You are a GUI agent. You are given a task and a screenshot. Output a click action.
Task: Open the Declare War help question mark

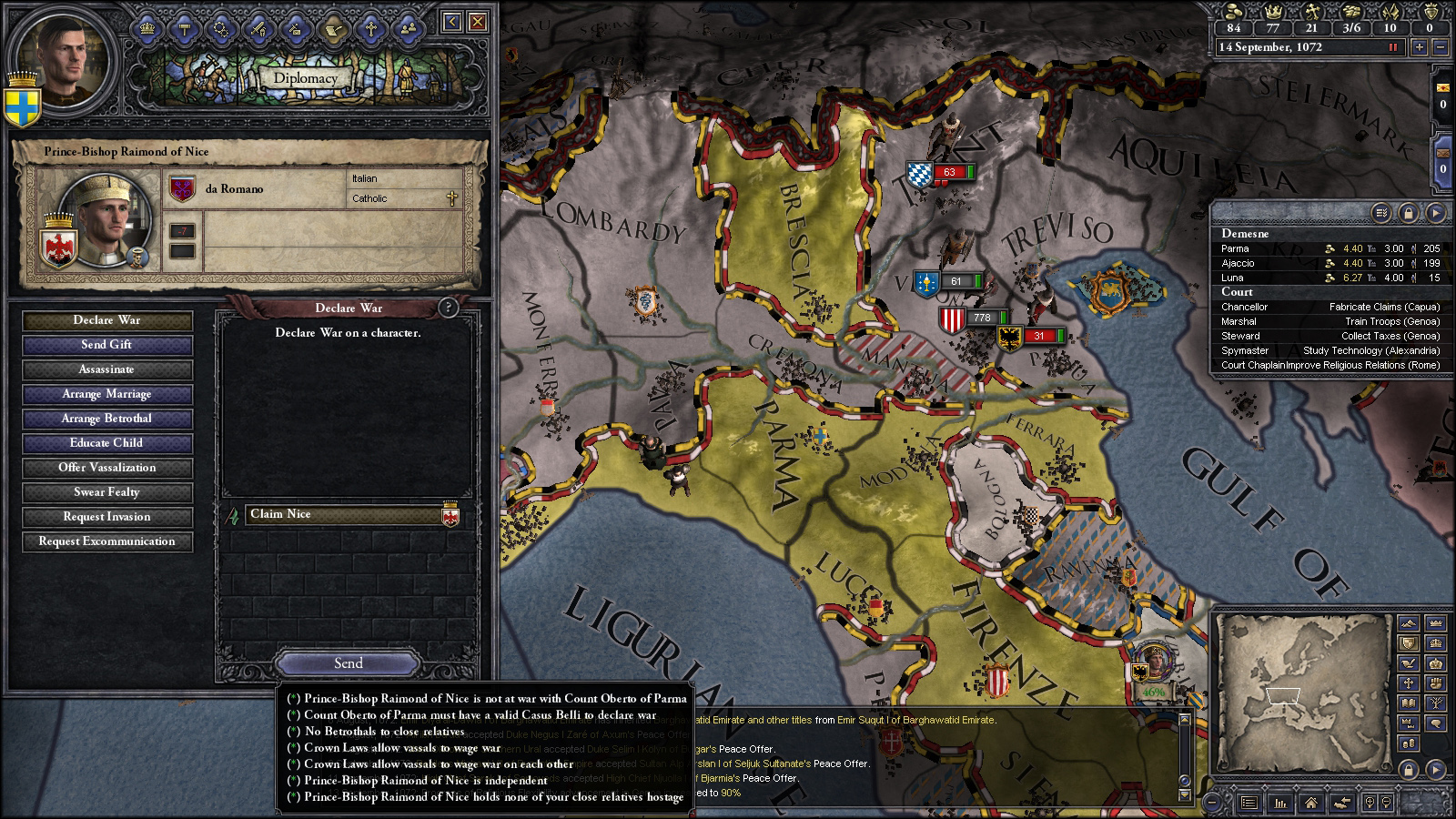point(448,308)
